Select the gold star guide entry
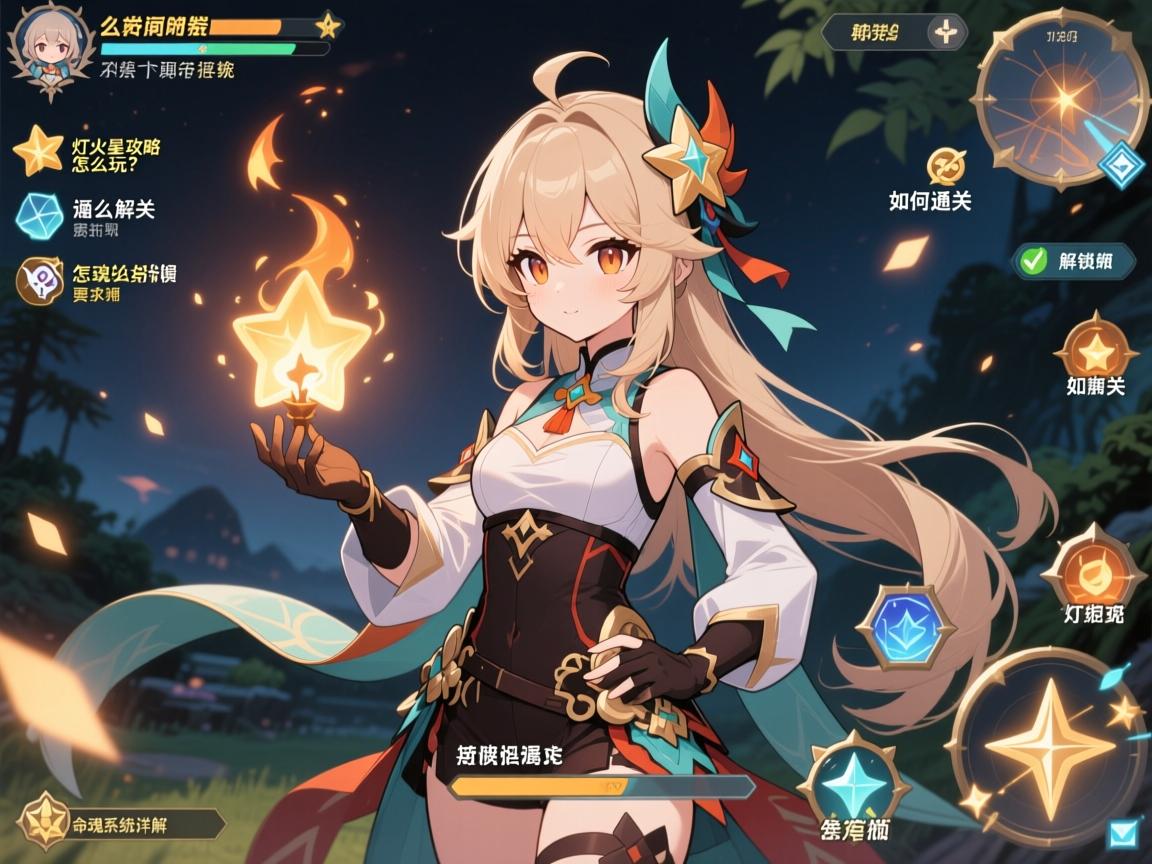Screen dimensions: 1152x864 click(38, 151)
